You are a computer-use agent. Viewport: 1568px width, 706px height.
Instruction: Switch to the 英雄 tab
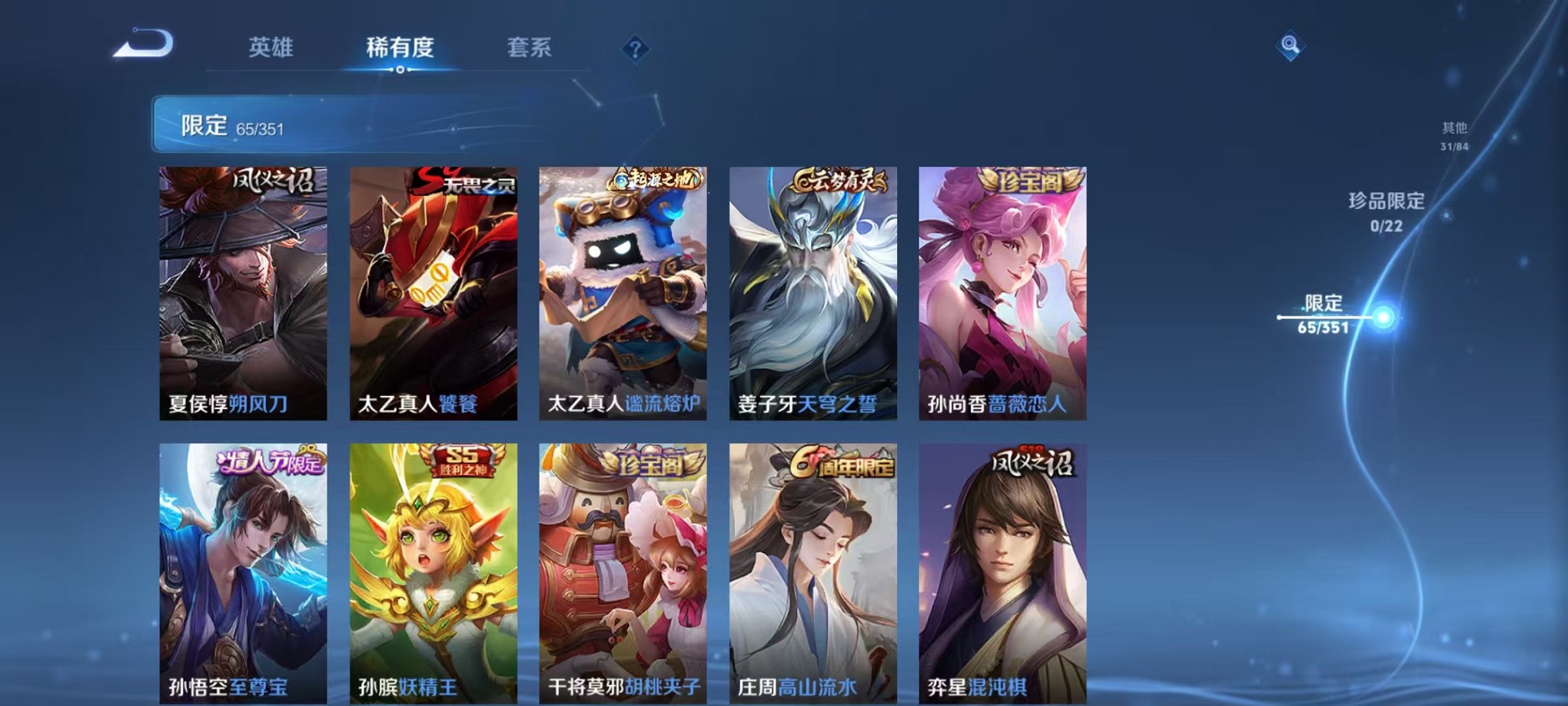click(271, 48)
